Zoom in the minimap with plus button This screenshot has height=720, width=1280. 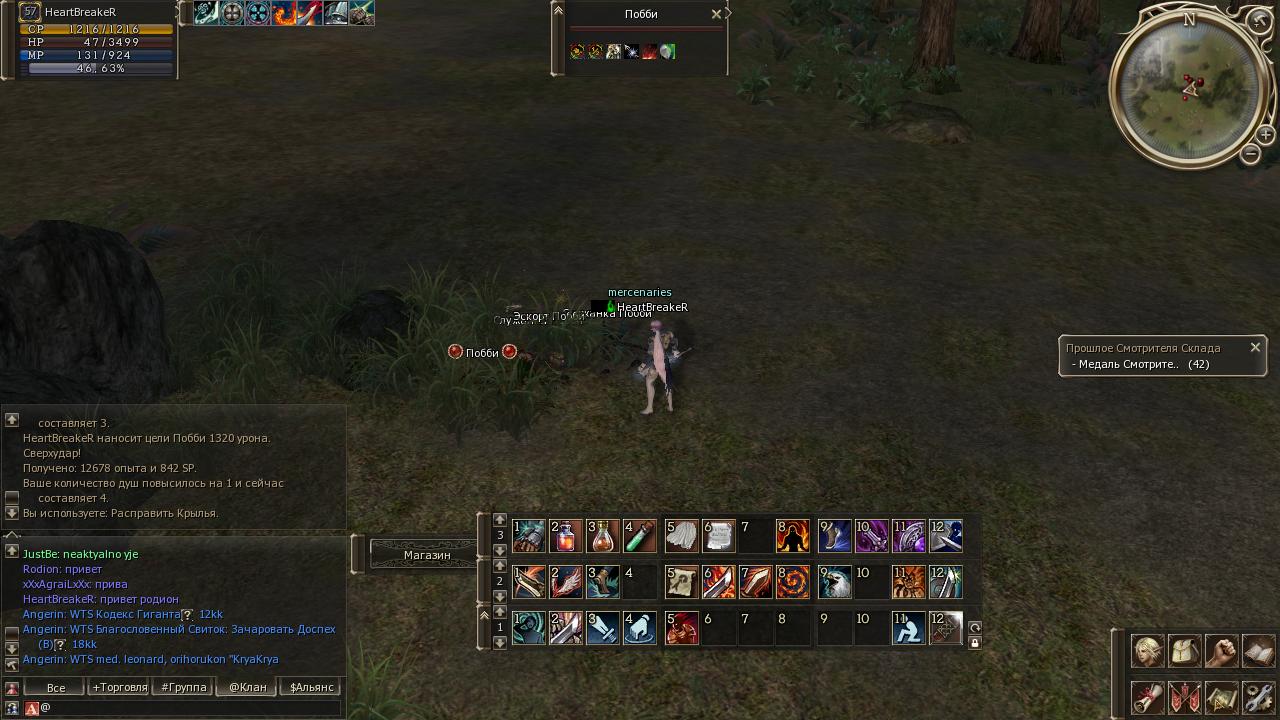(x=1265, y=135)
